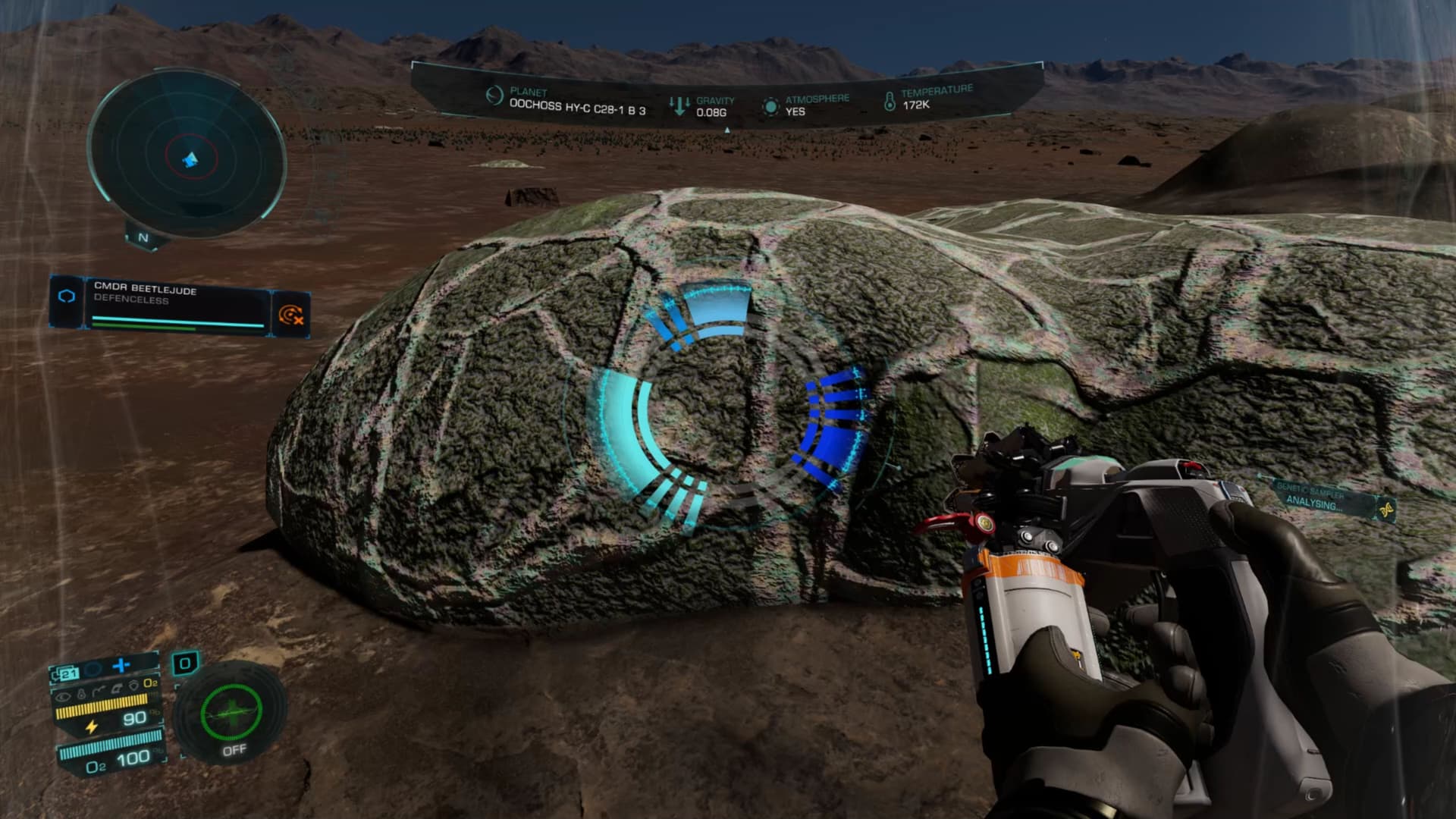Toggle the green energy scanner dial marked OFF
1456x819 pixels.
(x=231, y=713)
